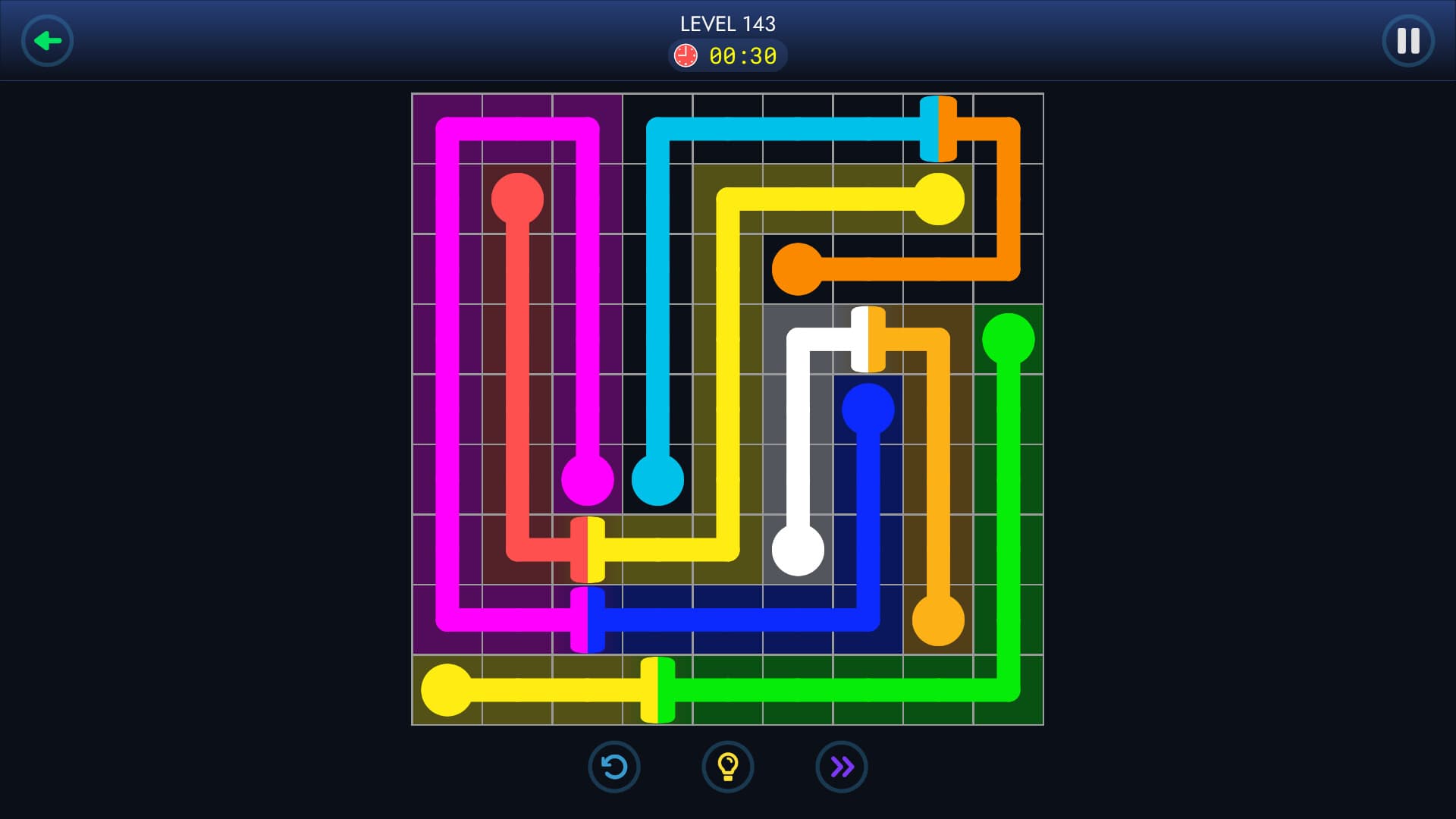1456x819 pixels.
Task: Click the green back arrow icon
Action: coord(48,40)
